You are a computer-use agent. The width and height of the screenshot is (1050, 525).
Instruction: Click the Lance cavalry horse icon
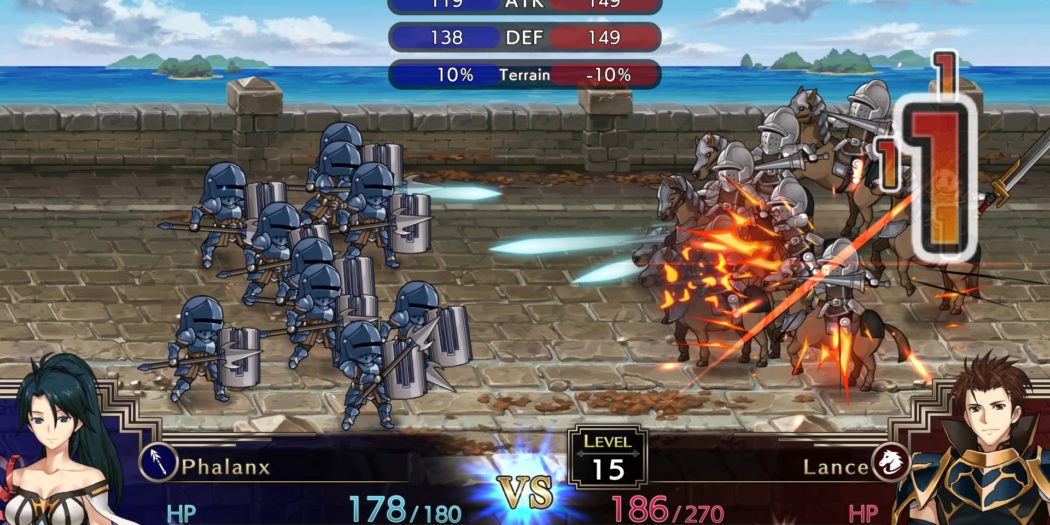(889, 462)
